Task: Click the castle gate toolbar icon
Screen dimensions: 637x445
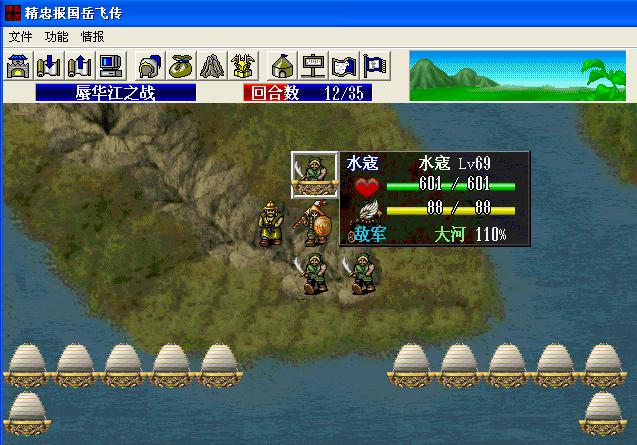Action: 19,66
